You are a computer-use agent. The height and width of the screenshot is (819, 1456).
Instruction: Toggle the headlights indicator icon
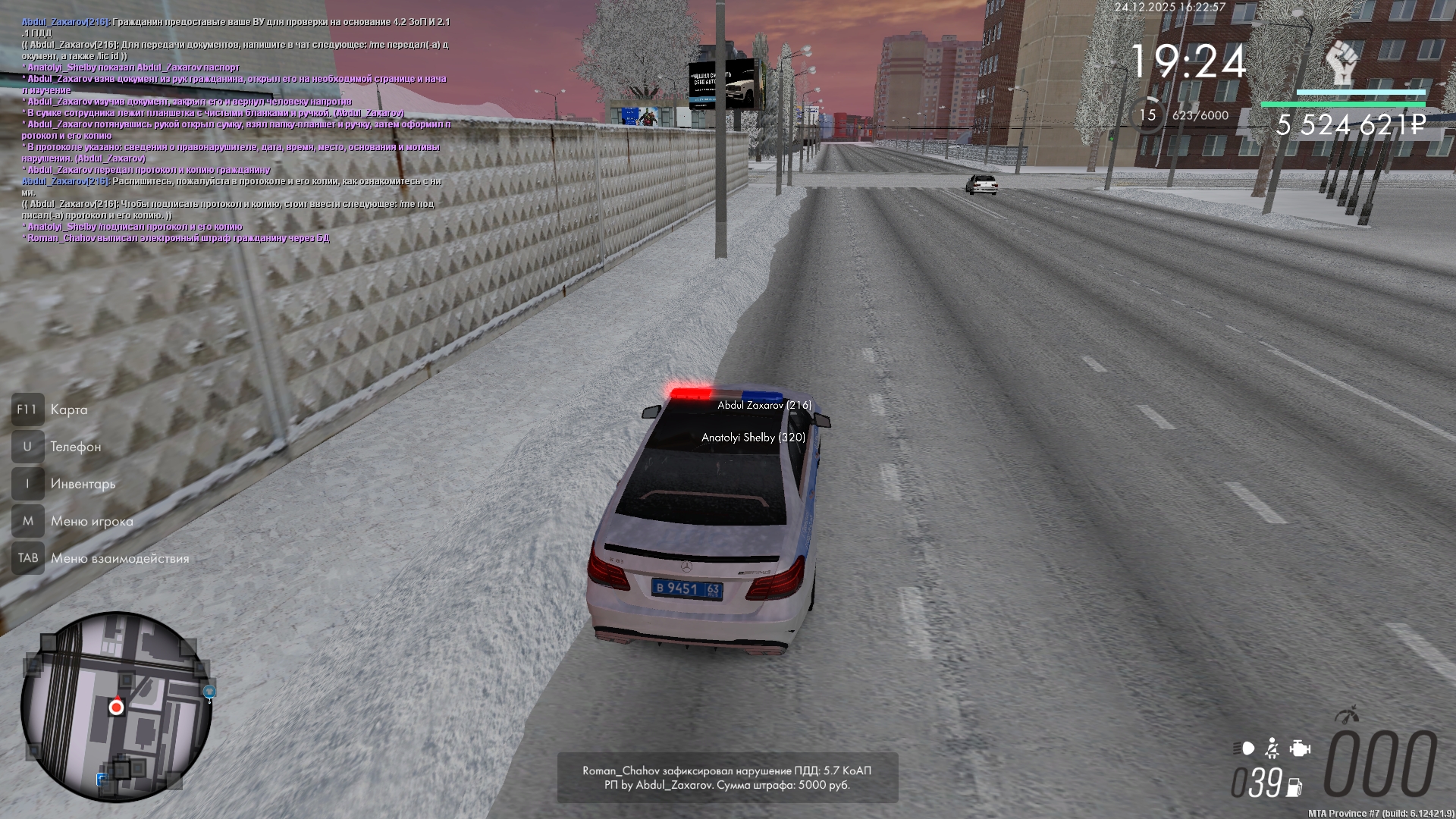tap(1244, 749)
